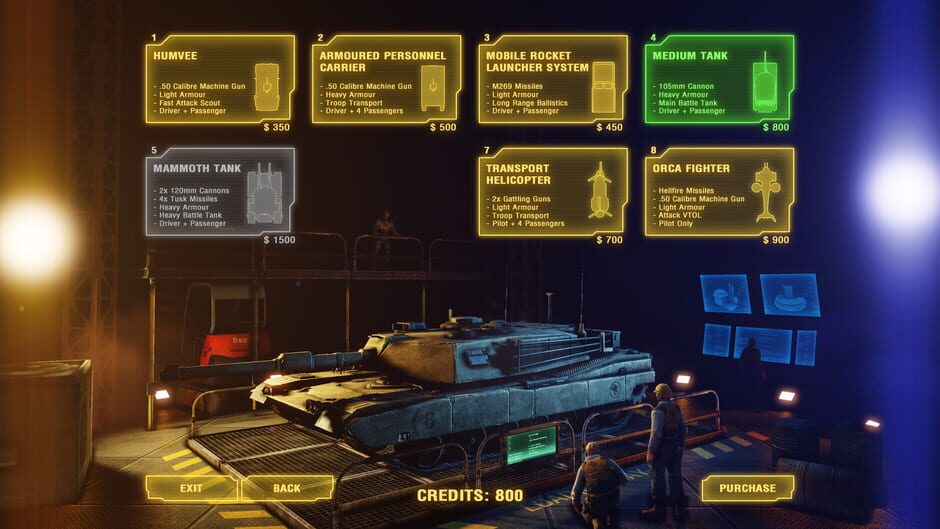Image resolution: width=940 pixels, height=529 pixels.
Task: Choose the Mammoth Tank card
Action: point(220,192)
